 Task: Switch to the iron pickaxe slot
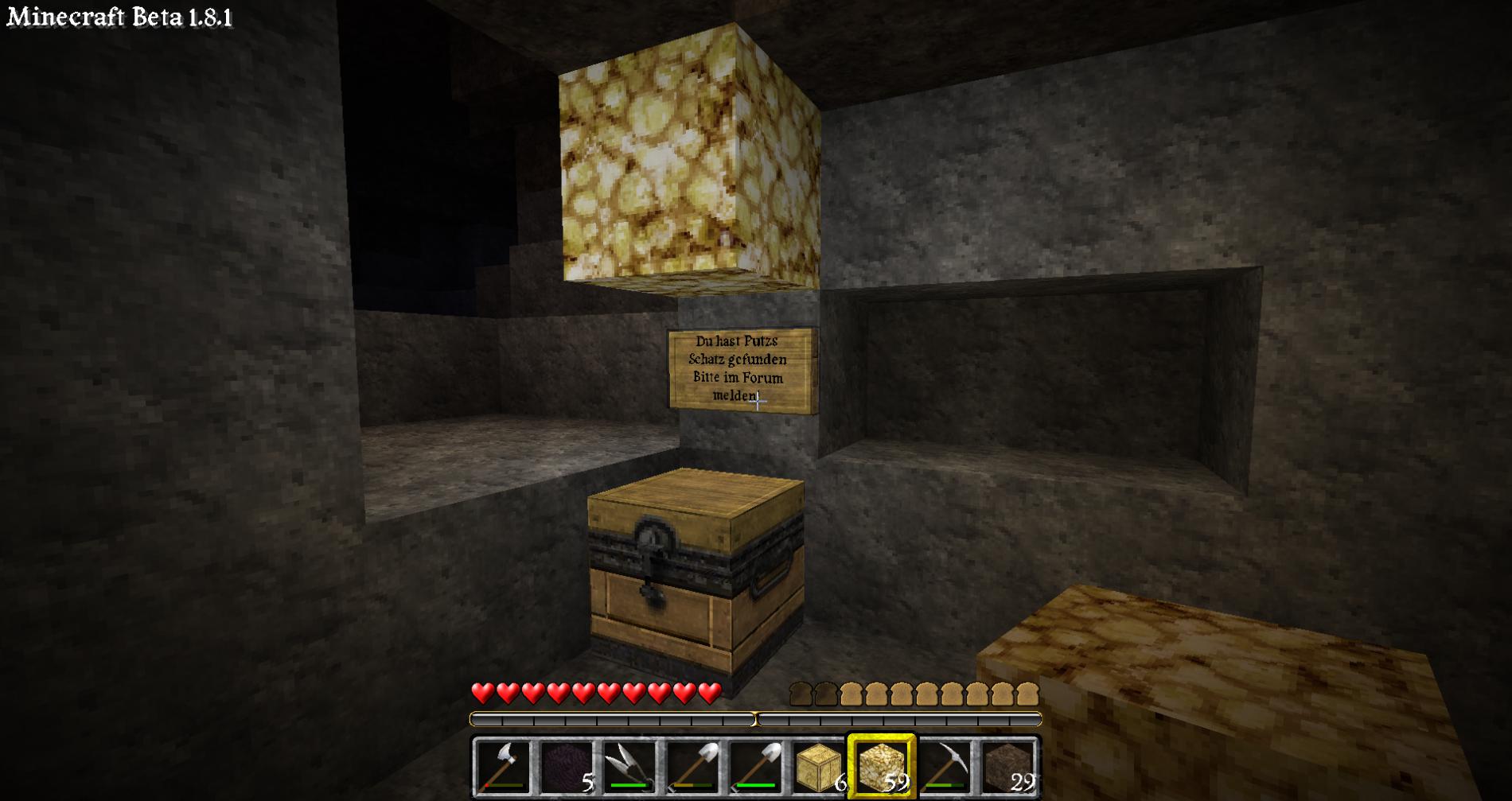945,768
